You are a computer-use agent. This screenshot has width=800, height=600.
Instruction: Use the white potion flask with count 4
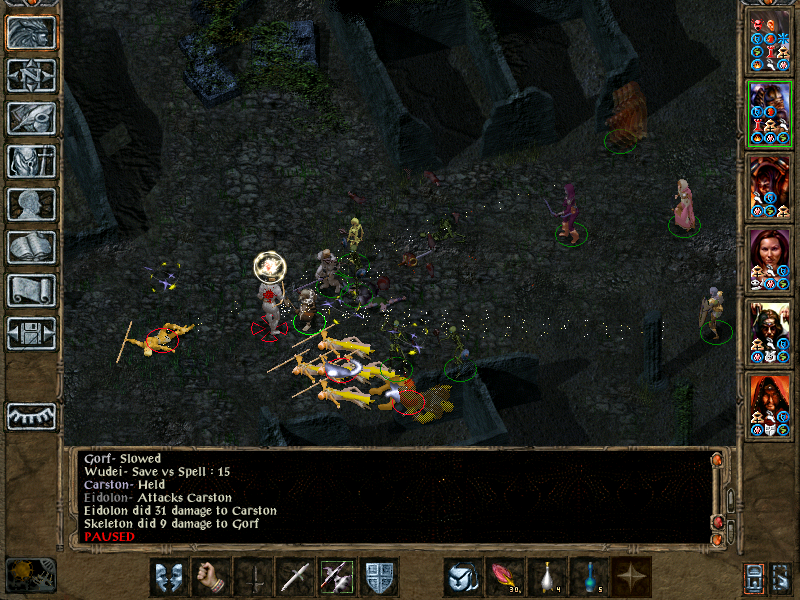pyautogui.click(x=547, y=577)
